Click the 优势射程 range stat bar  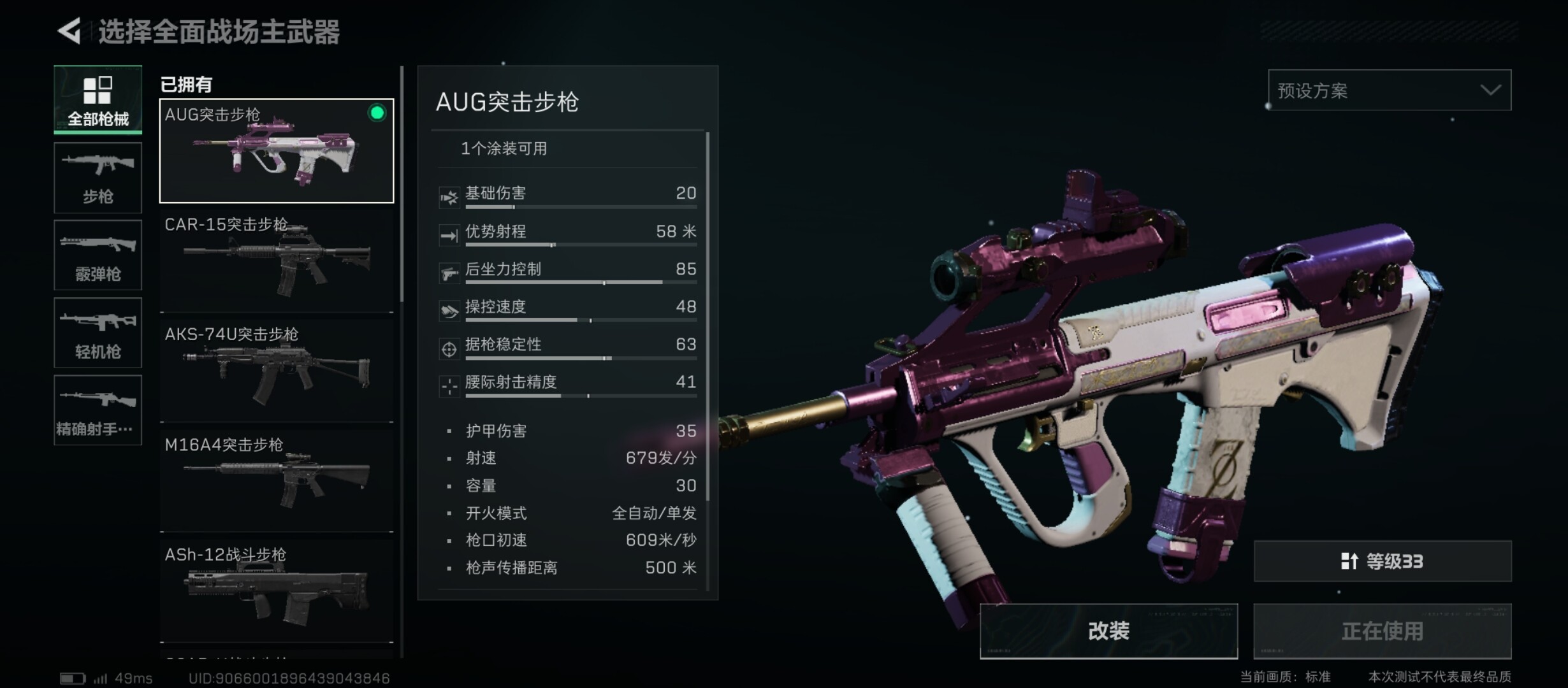(x=582, y=244)
